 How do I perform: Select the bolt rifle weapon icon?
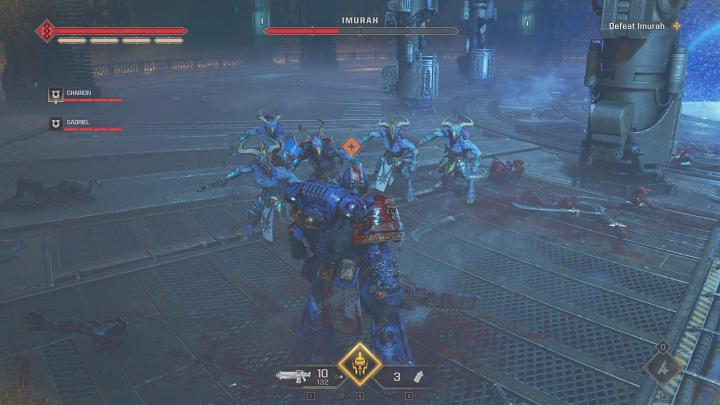pos(294,377)
